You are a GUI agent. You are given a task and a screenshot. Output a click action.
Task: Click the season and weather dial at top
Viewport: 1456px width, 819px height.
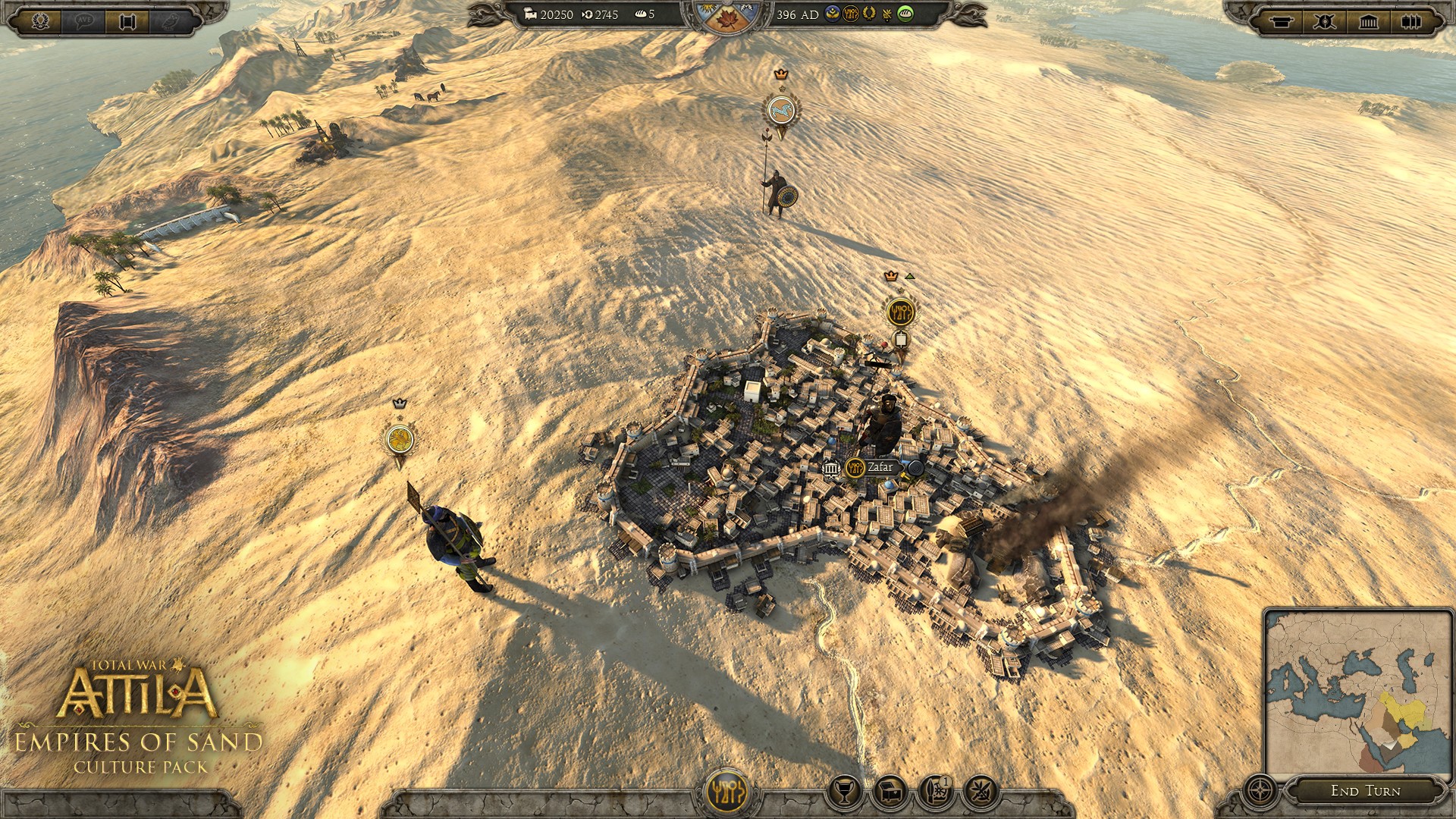(x=726, y=17)
